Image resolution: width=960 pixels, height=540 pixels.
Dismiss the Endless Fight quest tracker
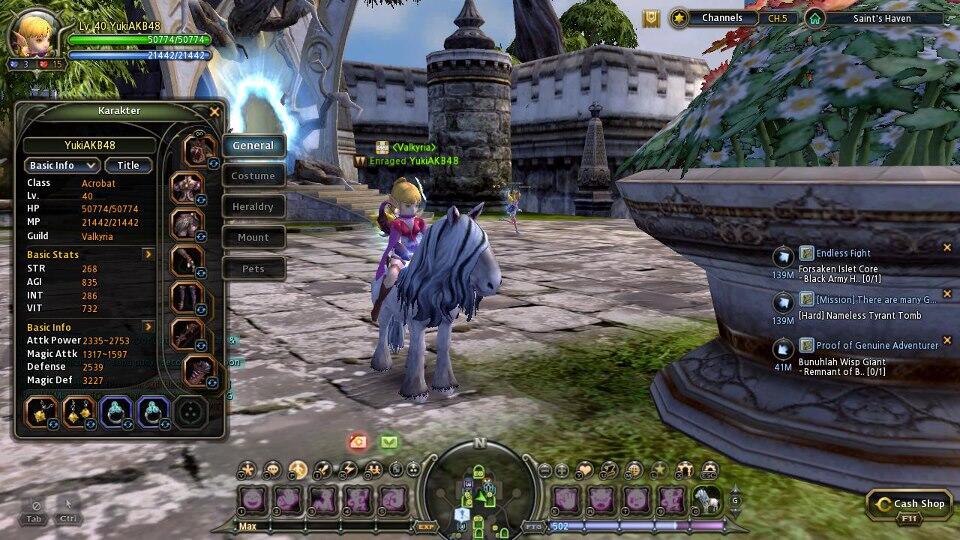coord(947,248)
